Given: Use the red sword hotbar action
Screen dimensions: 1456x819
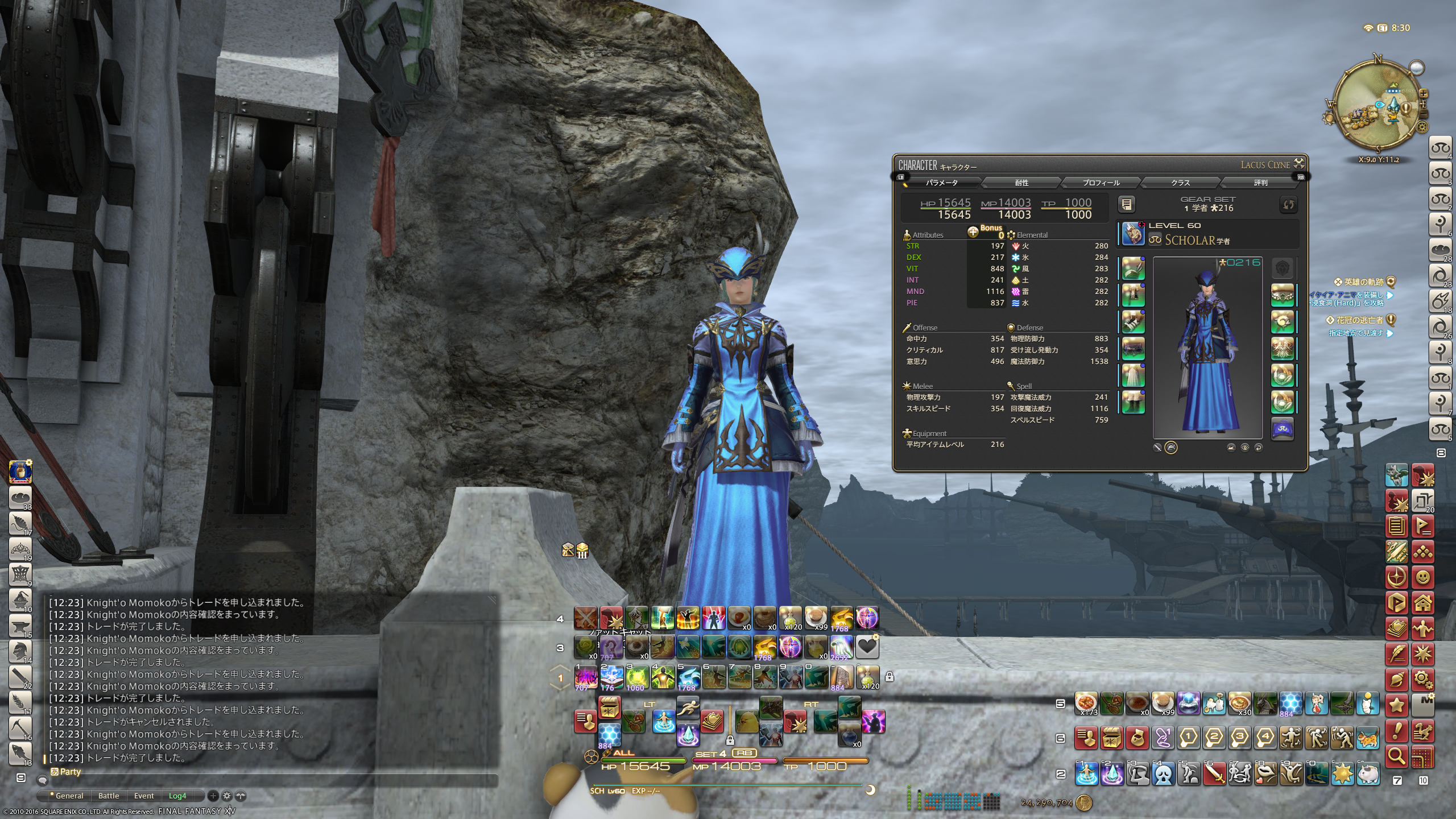Looking at the screenshot, I should [x=1214, y=773].
